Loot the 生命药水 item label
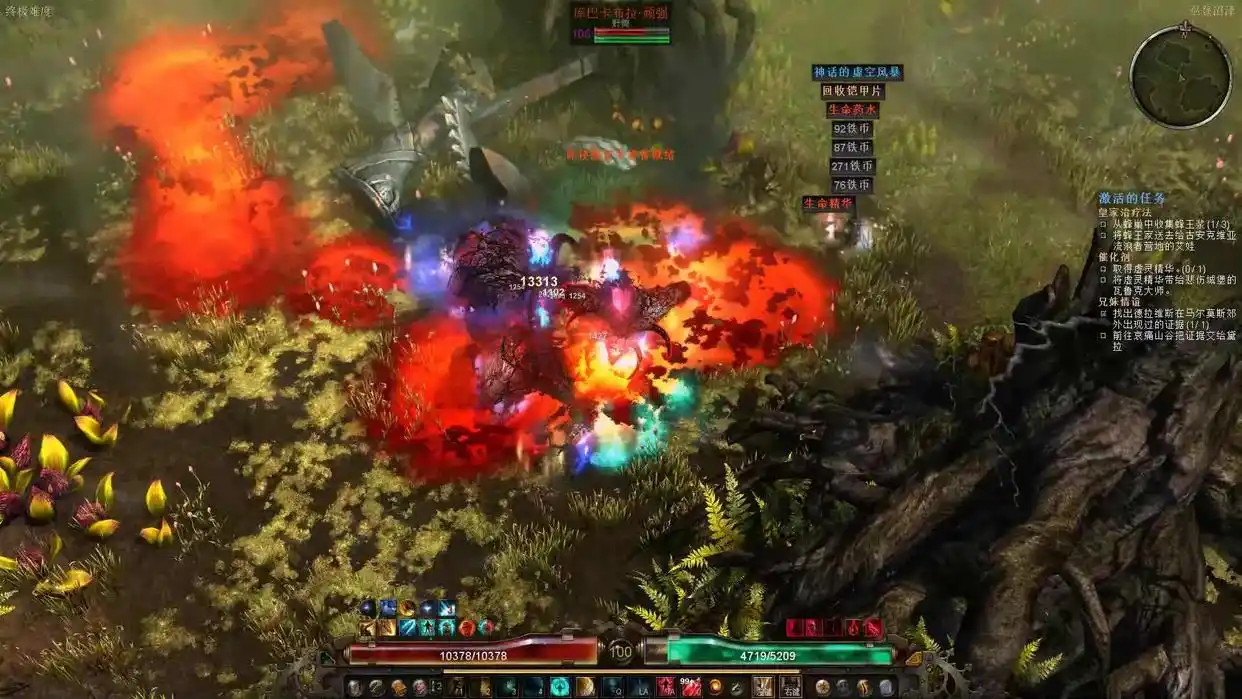The width and height of the screenshot is (1242, 699). pos(852,110)
